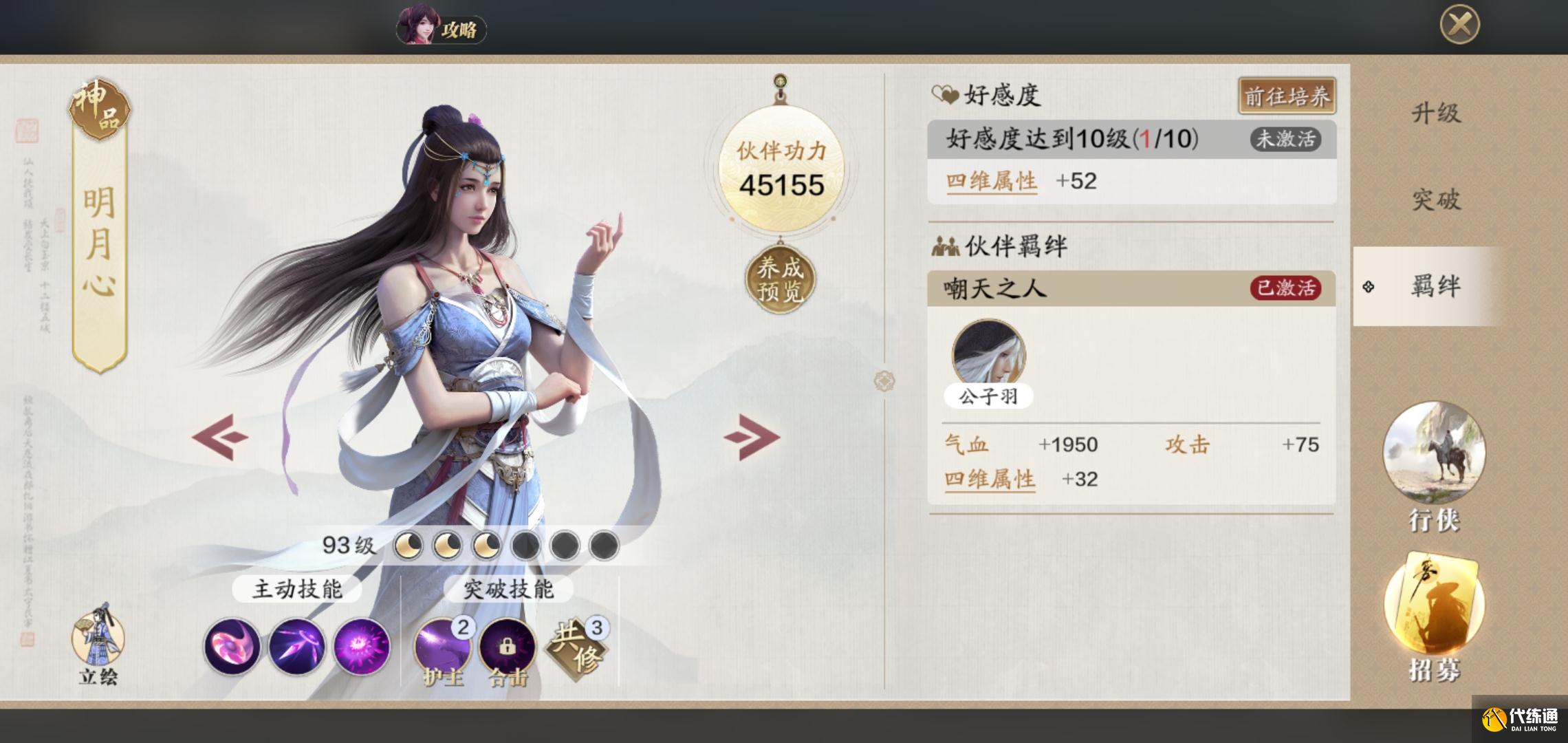Show the previous companion with left arrow

220,436
